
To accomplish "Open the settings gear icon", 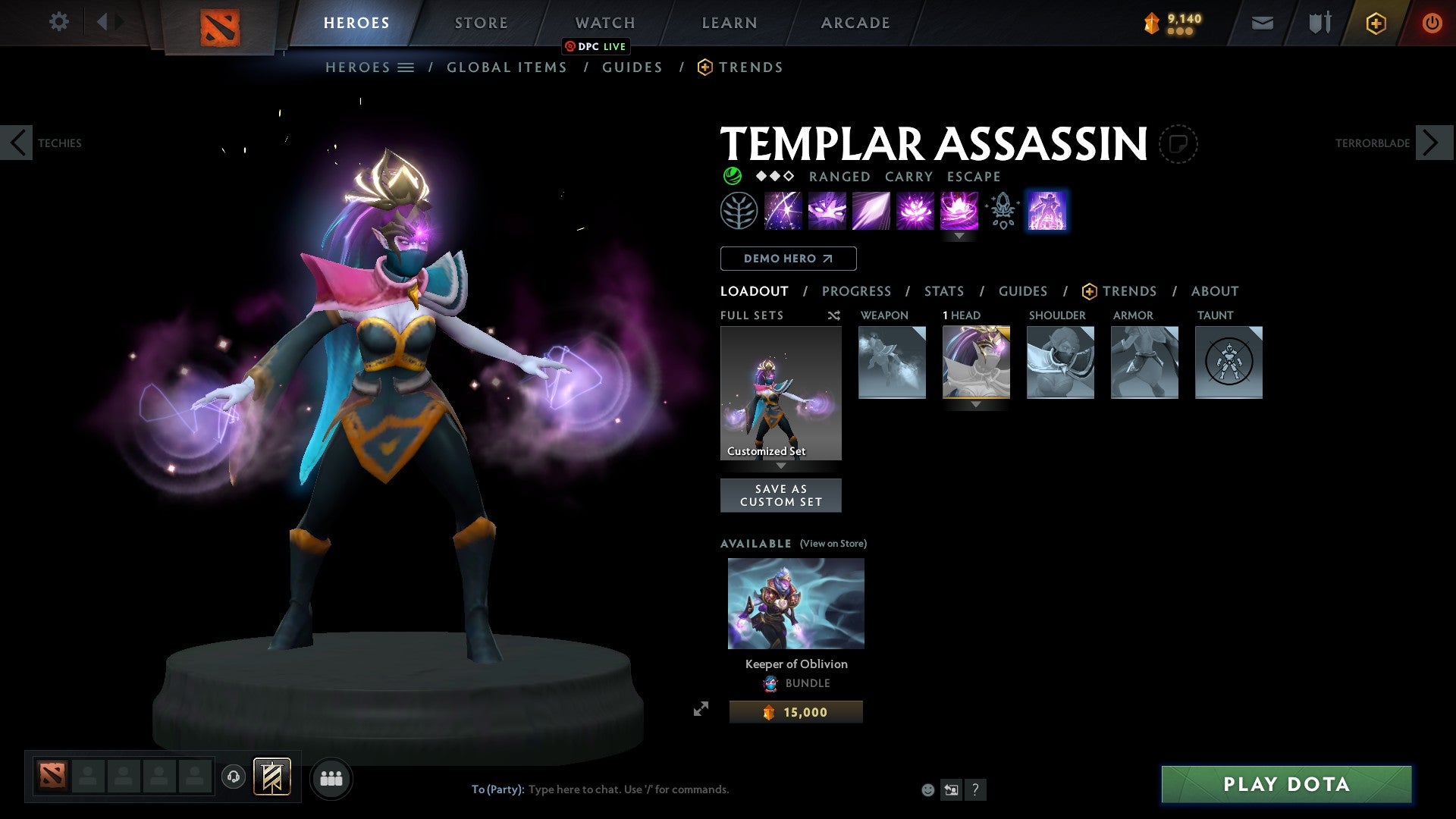I will point(58,22).
